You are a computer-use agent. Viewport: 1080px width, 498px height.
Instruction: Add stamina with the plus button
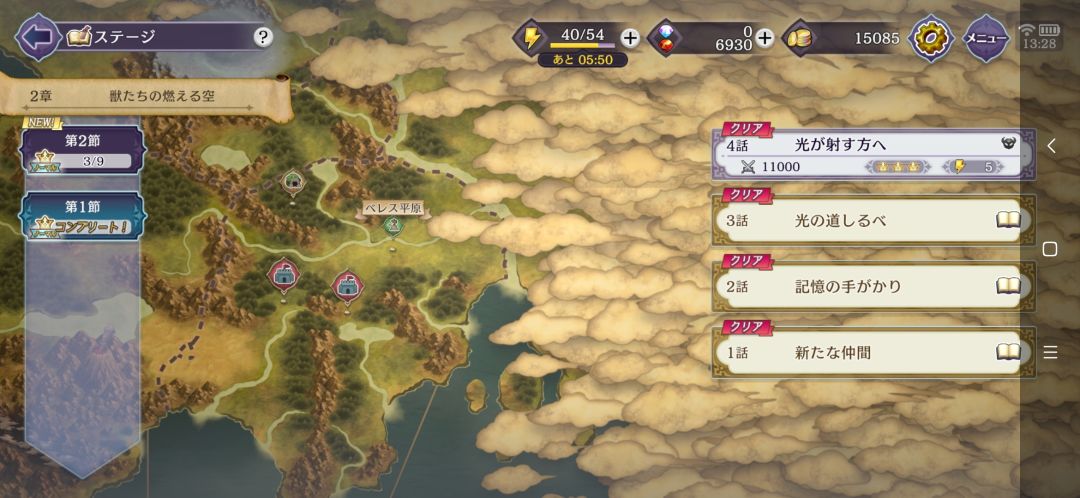tap(630, 38)
